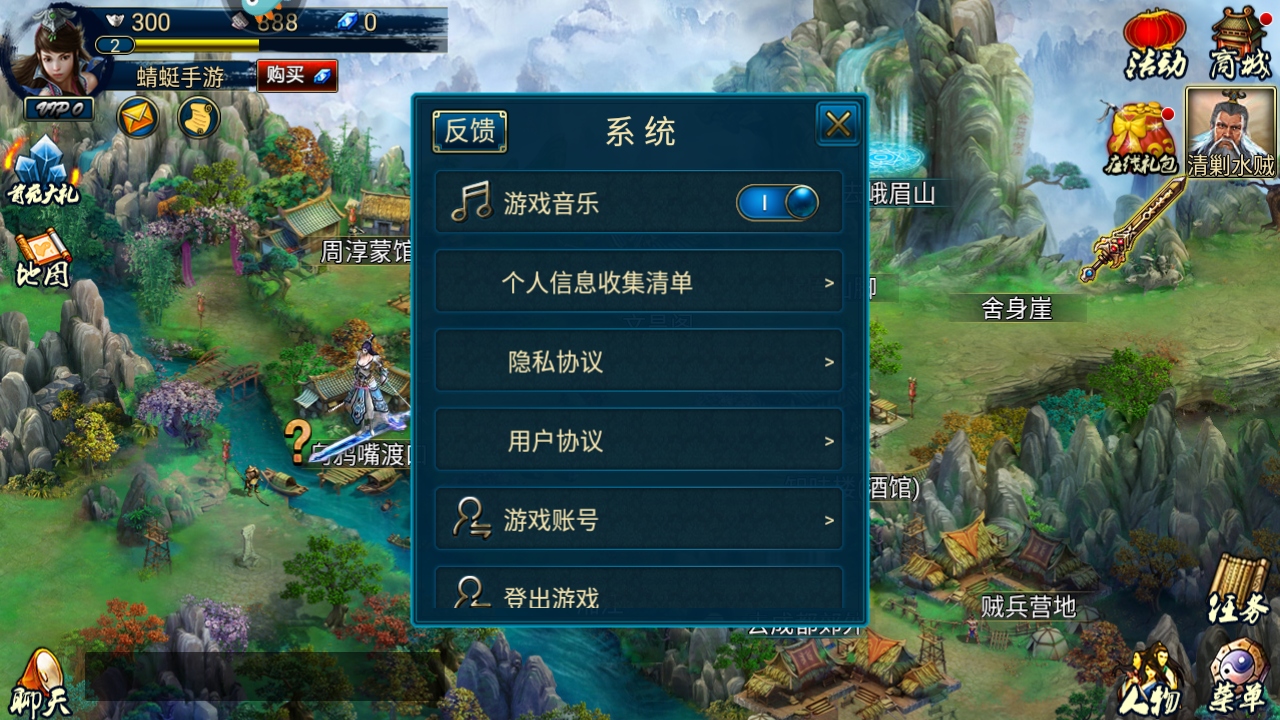Viewport: 1280px width, 720px height.
Task: Open the 聊天 chat button
Action: click(41, 684)
